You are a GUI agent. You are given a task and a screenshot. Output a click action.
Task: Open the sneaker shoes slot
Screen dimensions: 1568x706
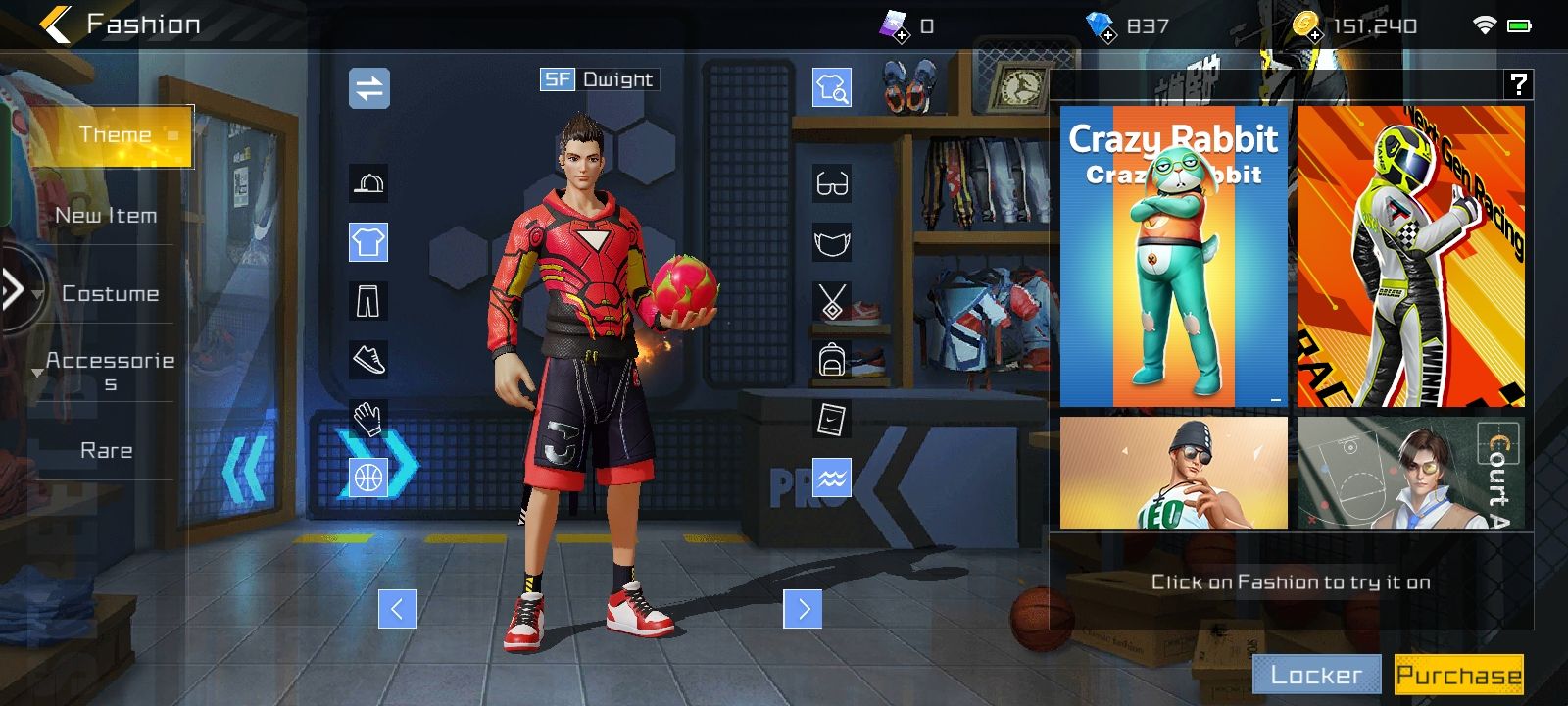tap(368, 360)
